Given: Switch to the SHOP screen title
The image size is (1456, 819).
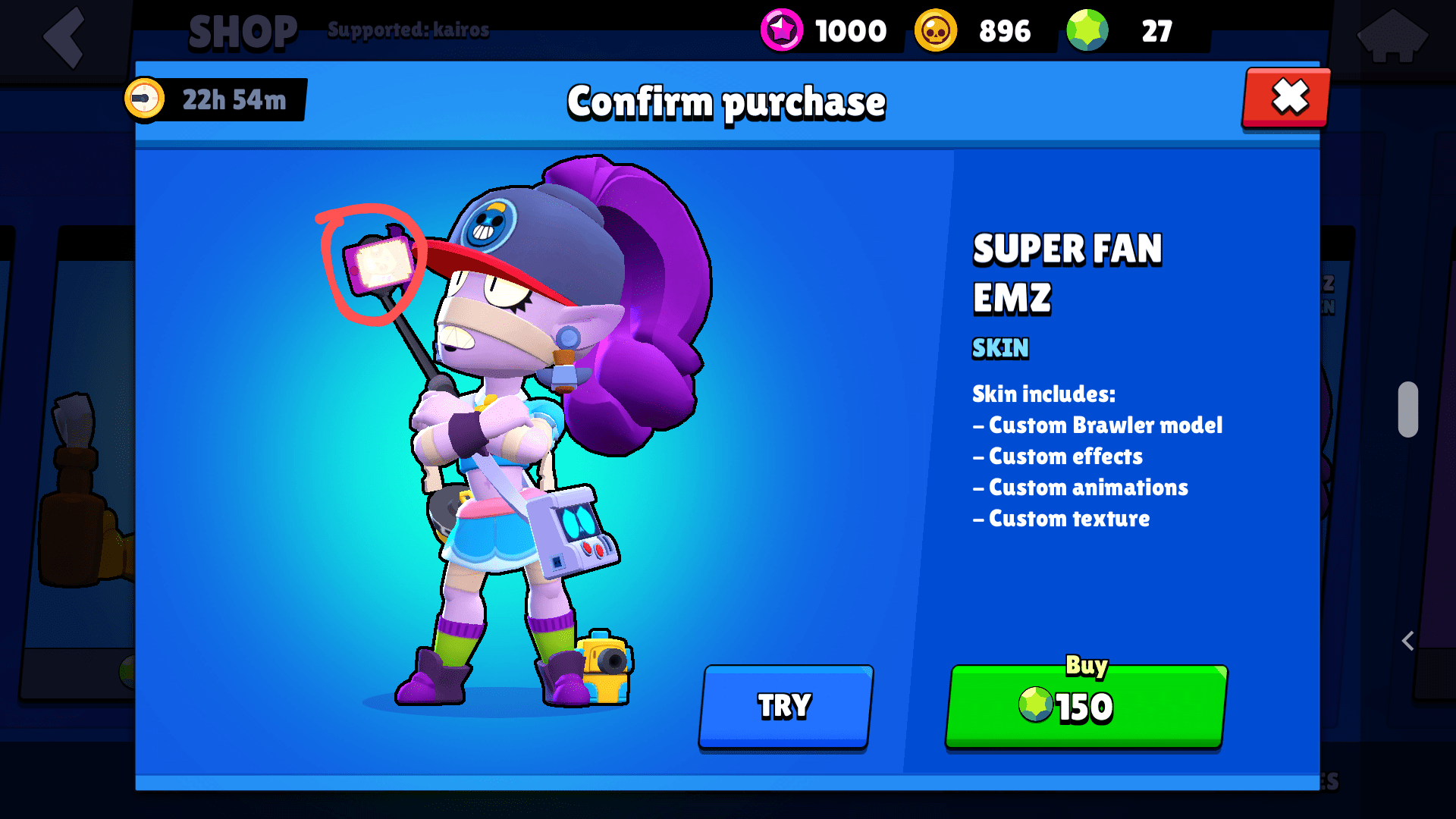Looking at the screenshot, I should [x=241, y=30].
